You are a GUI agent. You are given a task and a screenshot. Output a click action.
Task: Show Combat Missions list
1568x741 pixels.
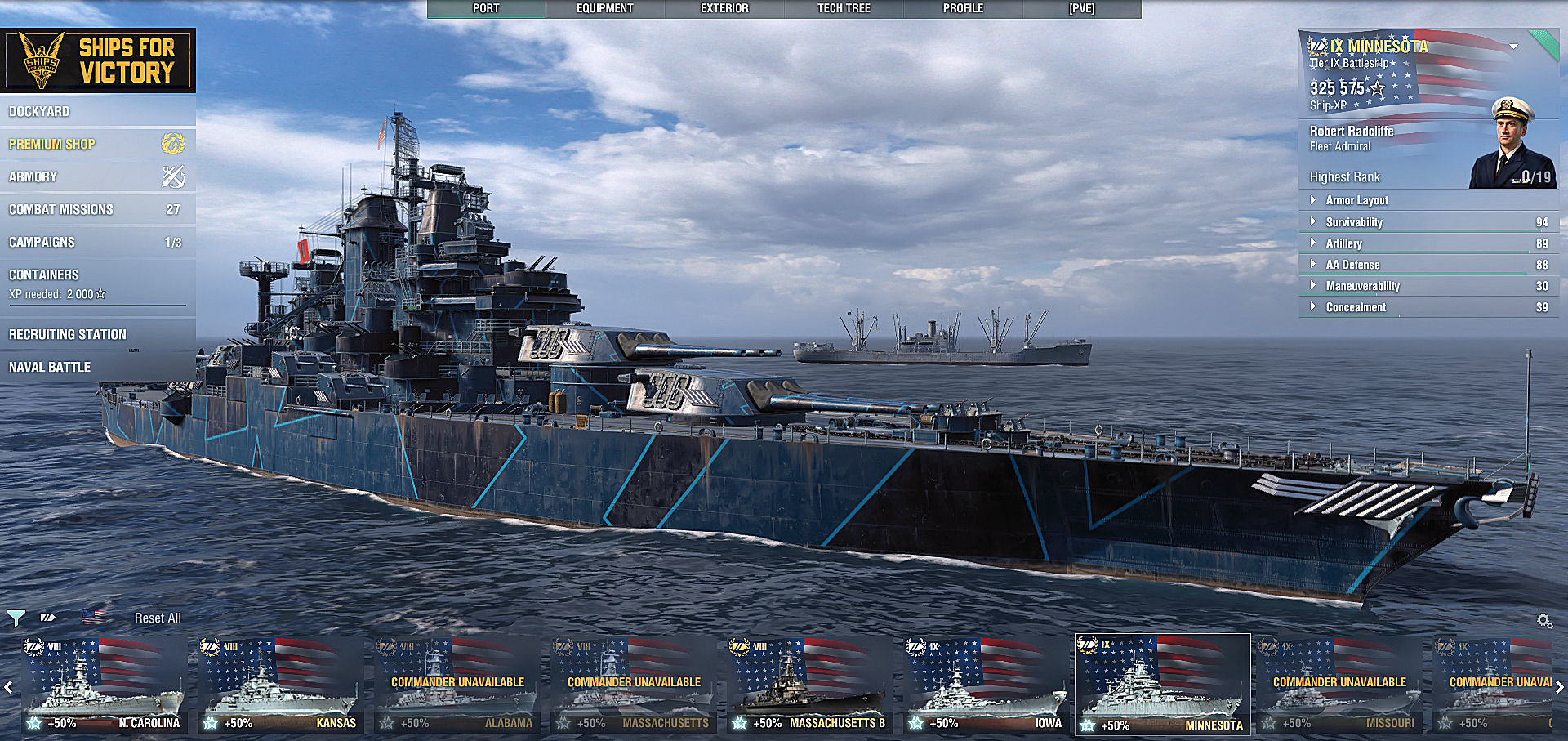click(61, 209)
